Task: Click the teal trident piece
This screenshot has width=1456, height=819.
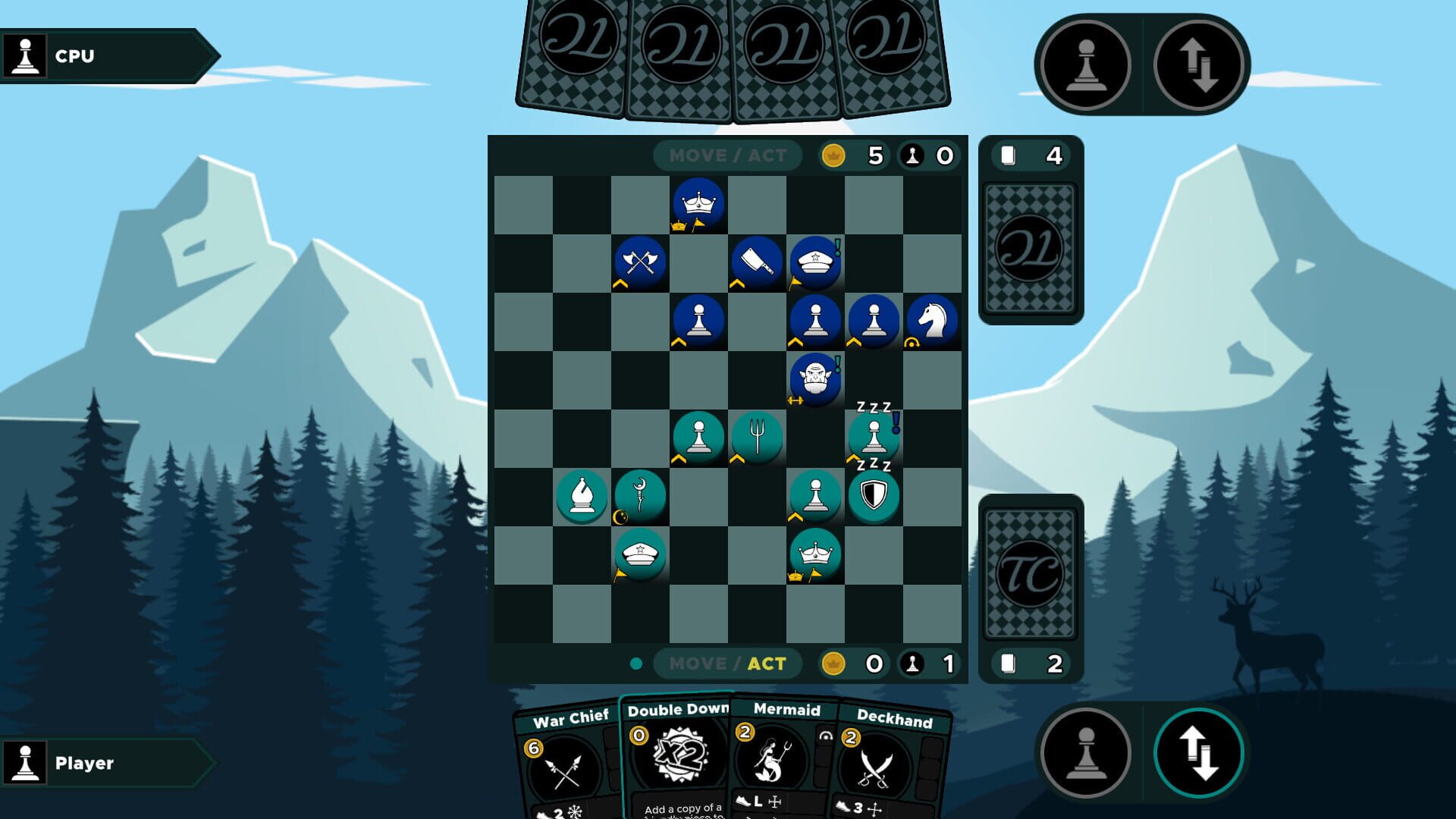Action: 756,436
